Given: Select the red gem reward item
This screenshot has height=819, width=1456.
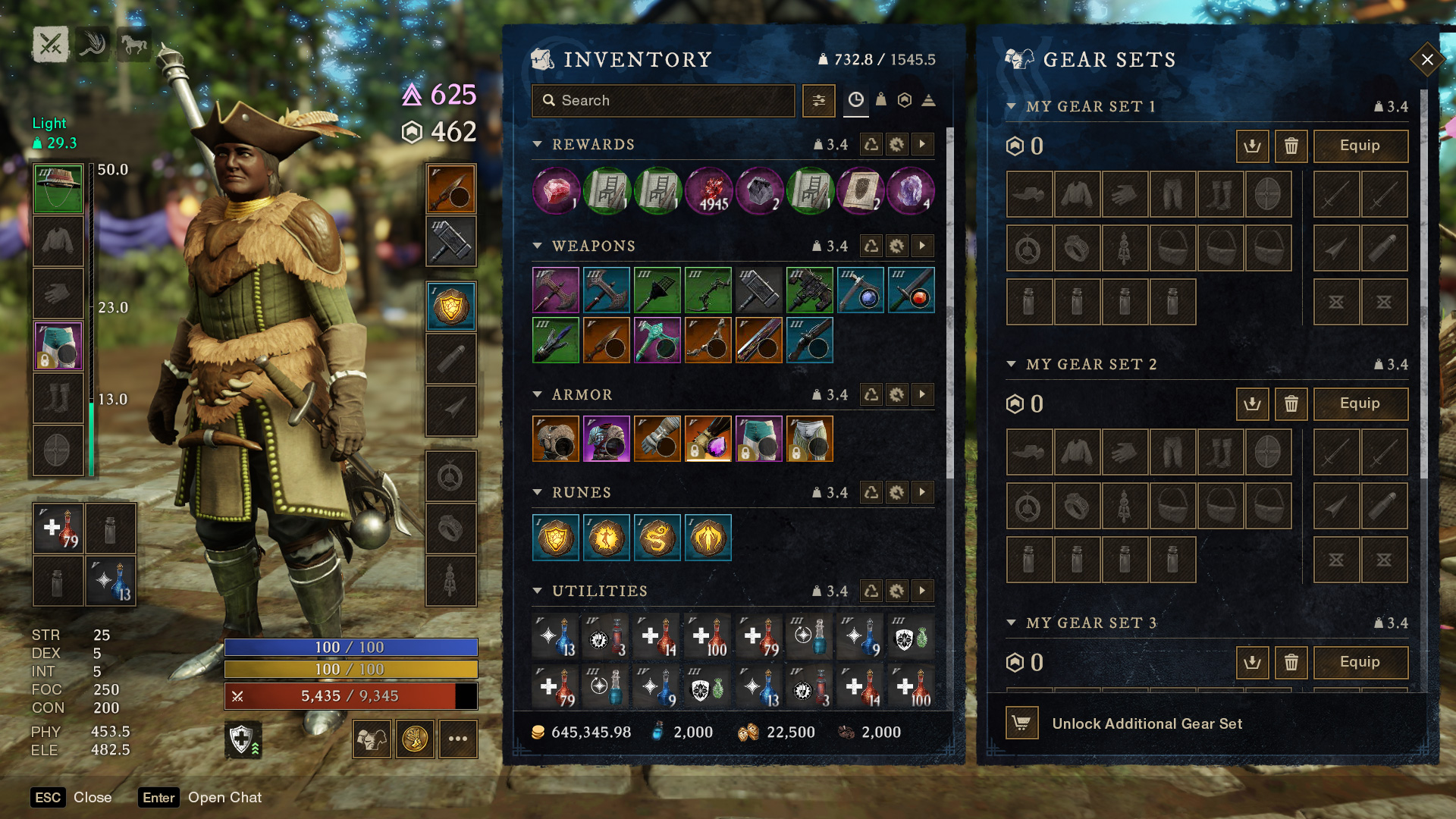Looking at the screenshot, I should coord(556,190).
